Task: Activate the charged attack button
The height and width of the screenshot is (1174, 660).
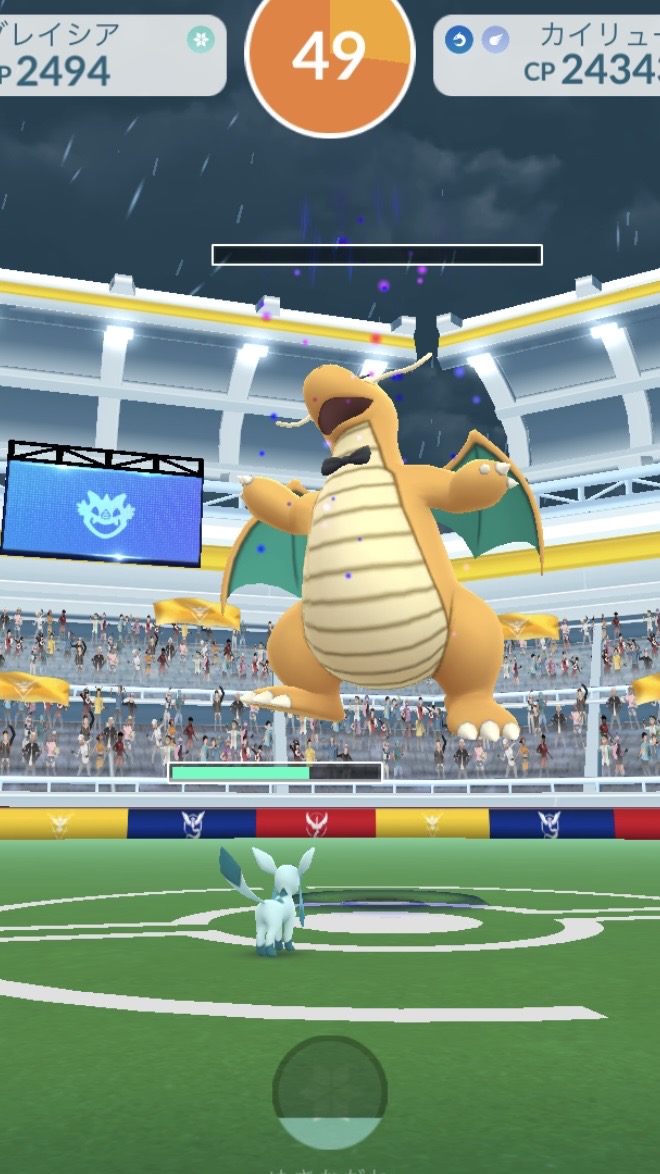Action: [x=330, y=1093]
